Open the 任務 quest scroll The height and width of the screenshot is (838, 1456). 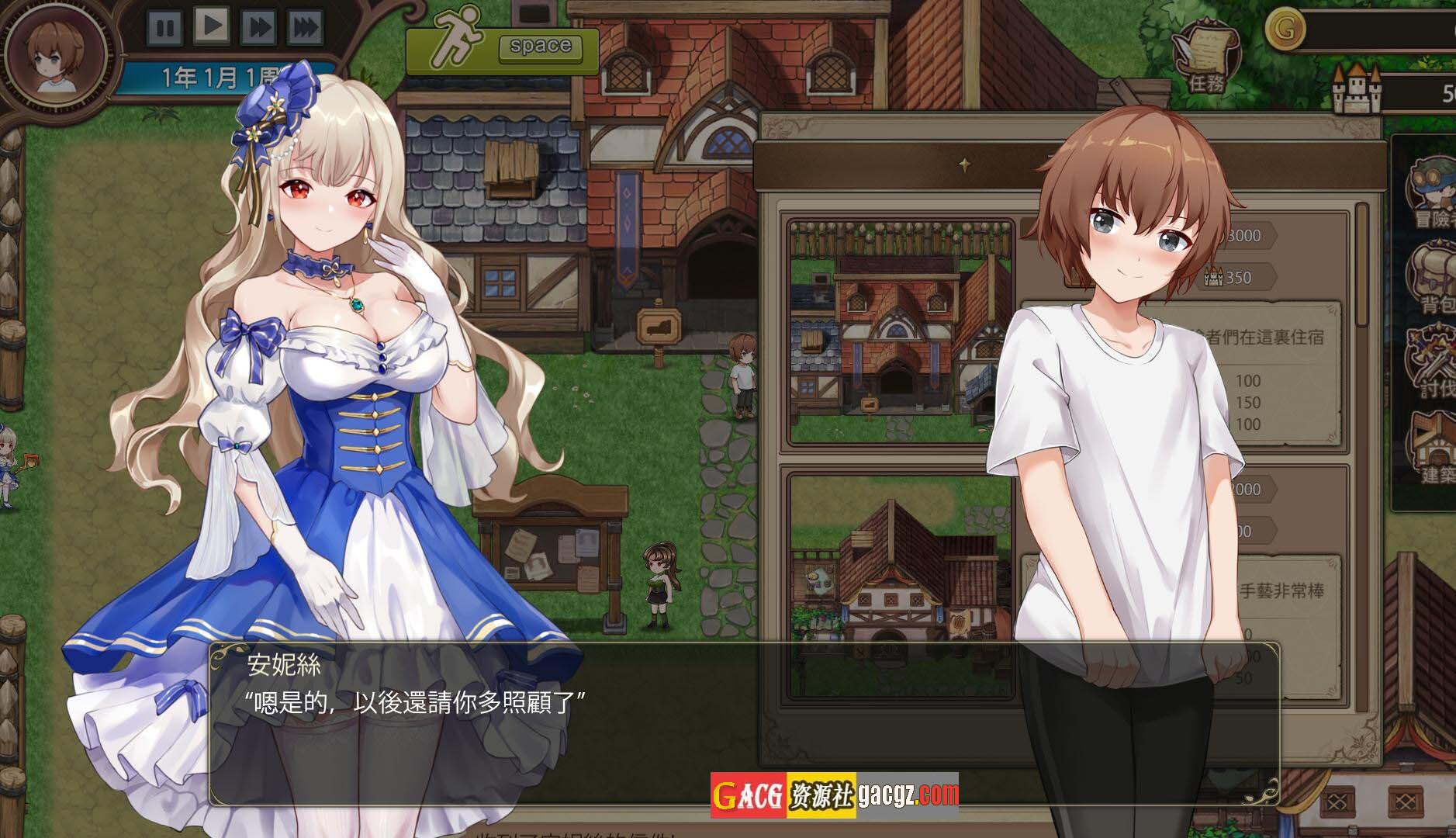click(x=1205, y=60)
